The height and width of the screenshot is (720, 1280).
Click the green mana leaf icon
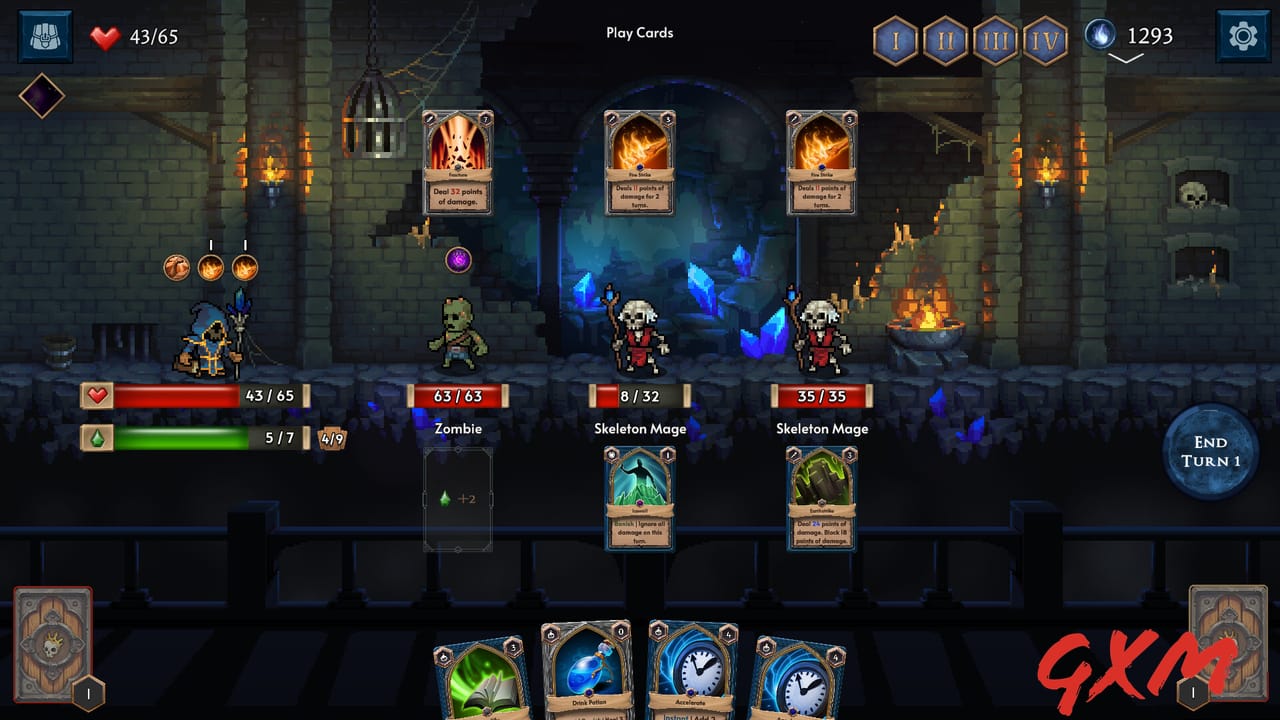click(x=97, y=437)
